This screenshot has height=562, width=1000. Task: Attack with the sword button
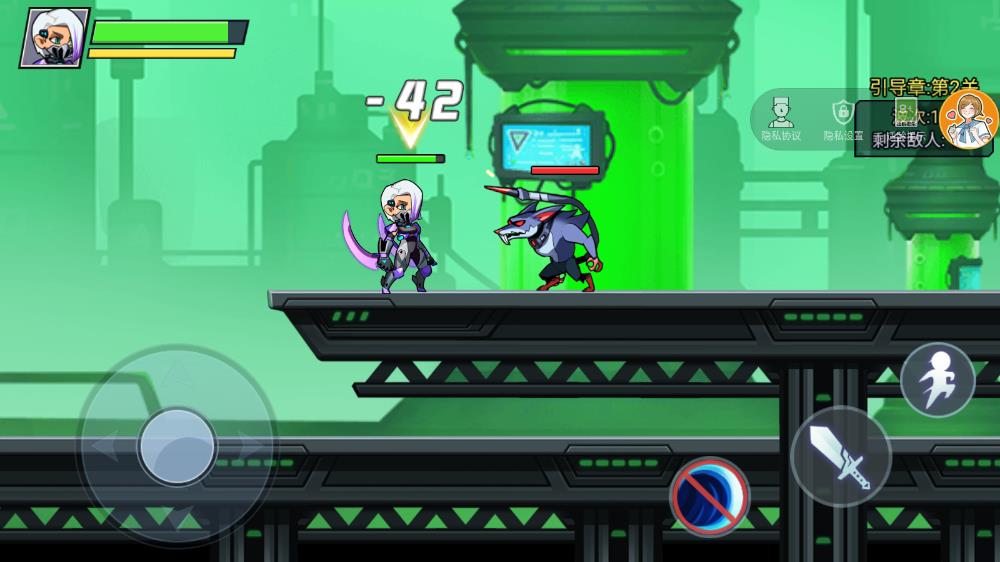click(840, 456)
